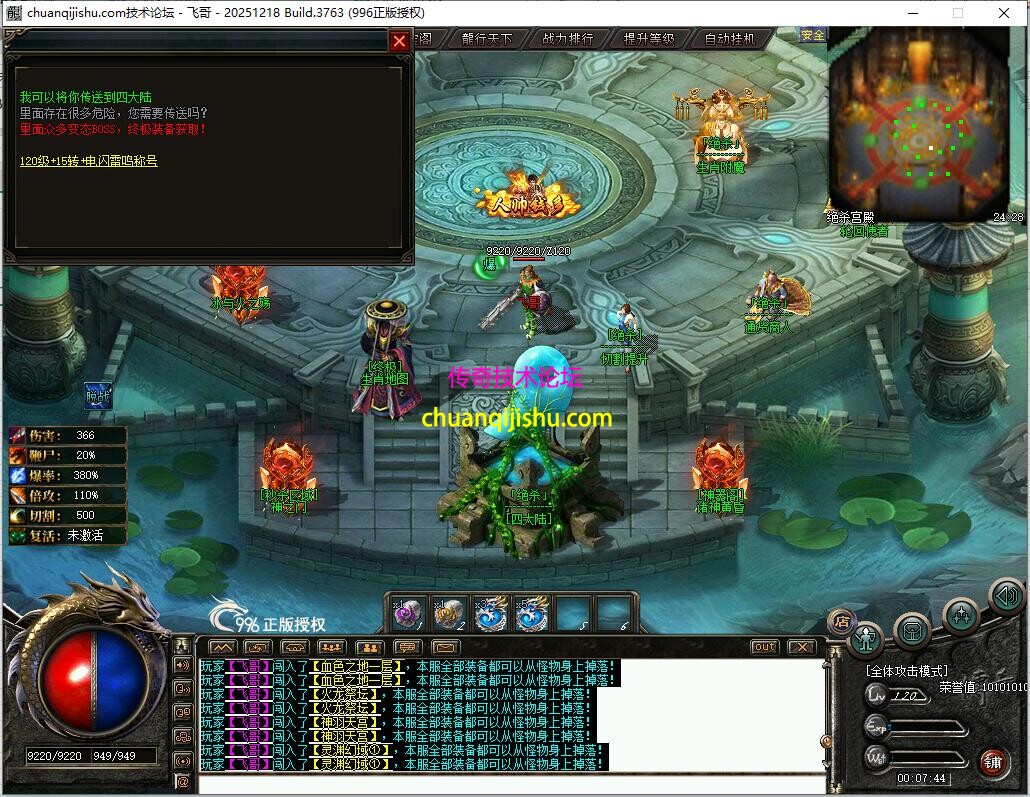1030x797 pixels.
Task: Open the 提升等级 level-up menu
Action: [x=649, y=39]
